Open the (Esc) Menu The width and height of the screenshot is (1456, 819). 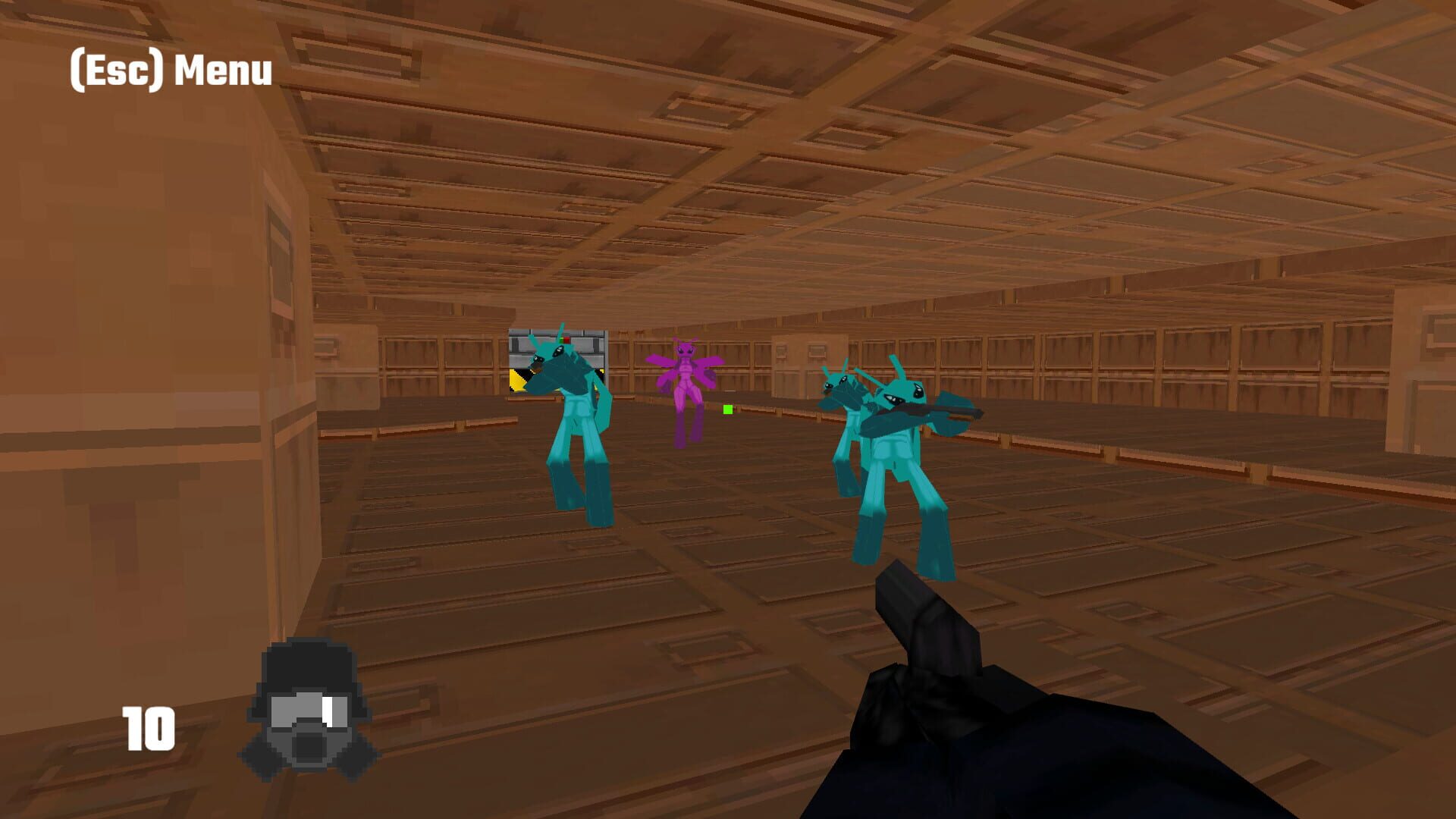[x=168, y=68]
